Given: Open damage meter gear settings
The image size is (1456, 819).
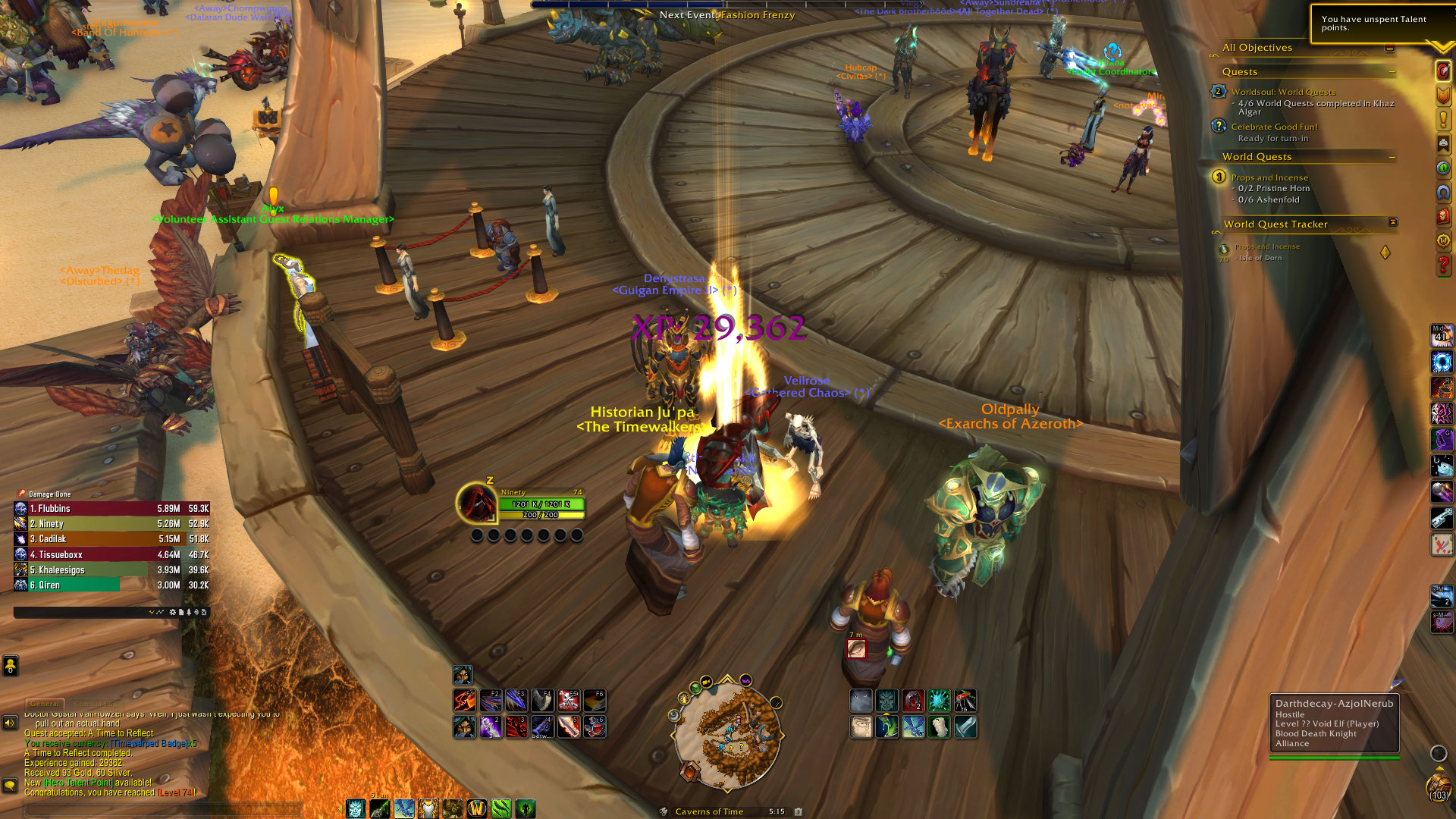Looking at the screenshot, I should coord(172,612).
